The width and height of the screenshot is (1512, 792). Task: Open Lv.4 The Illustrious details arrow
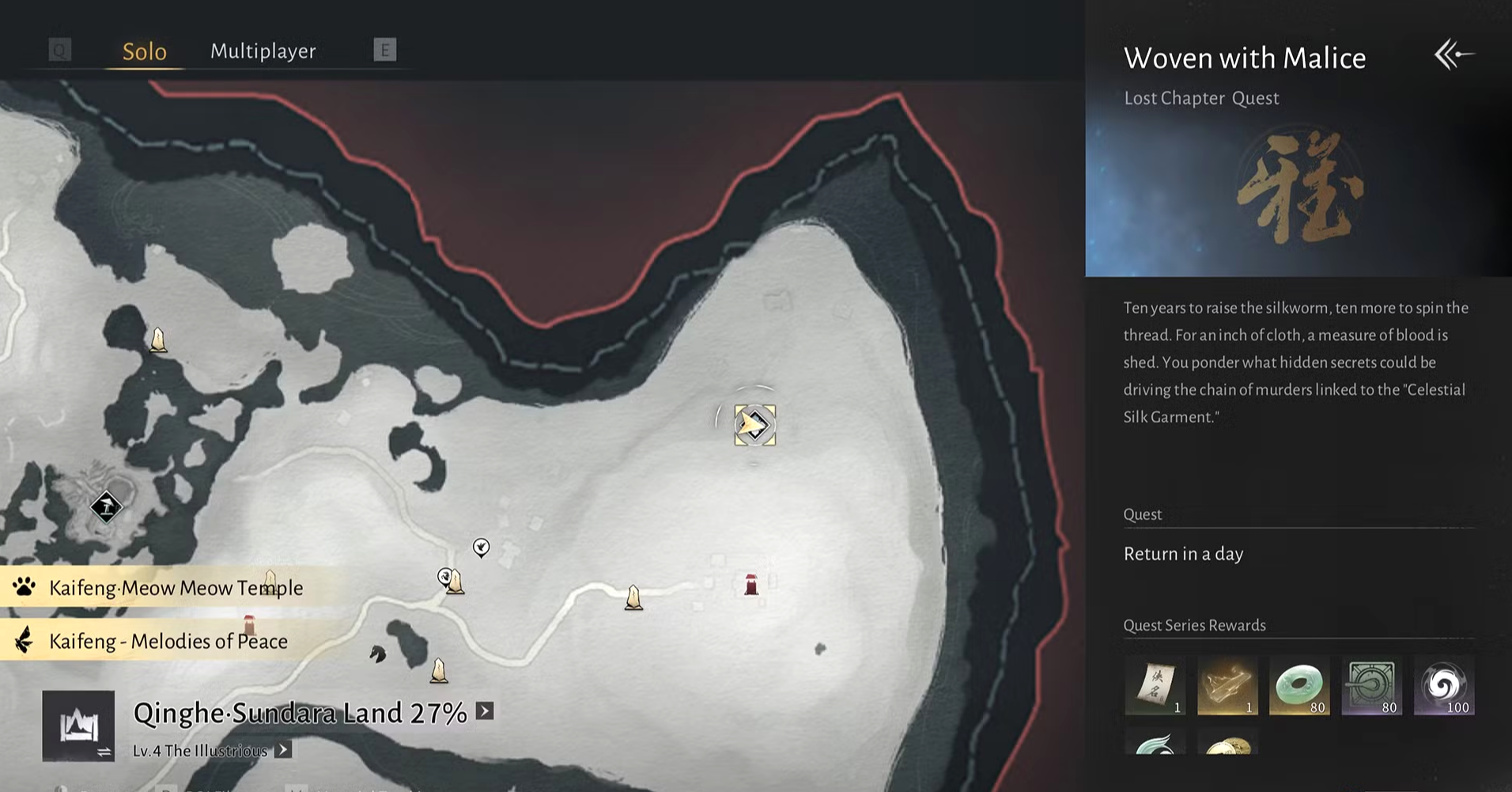tap(283, 750)
